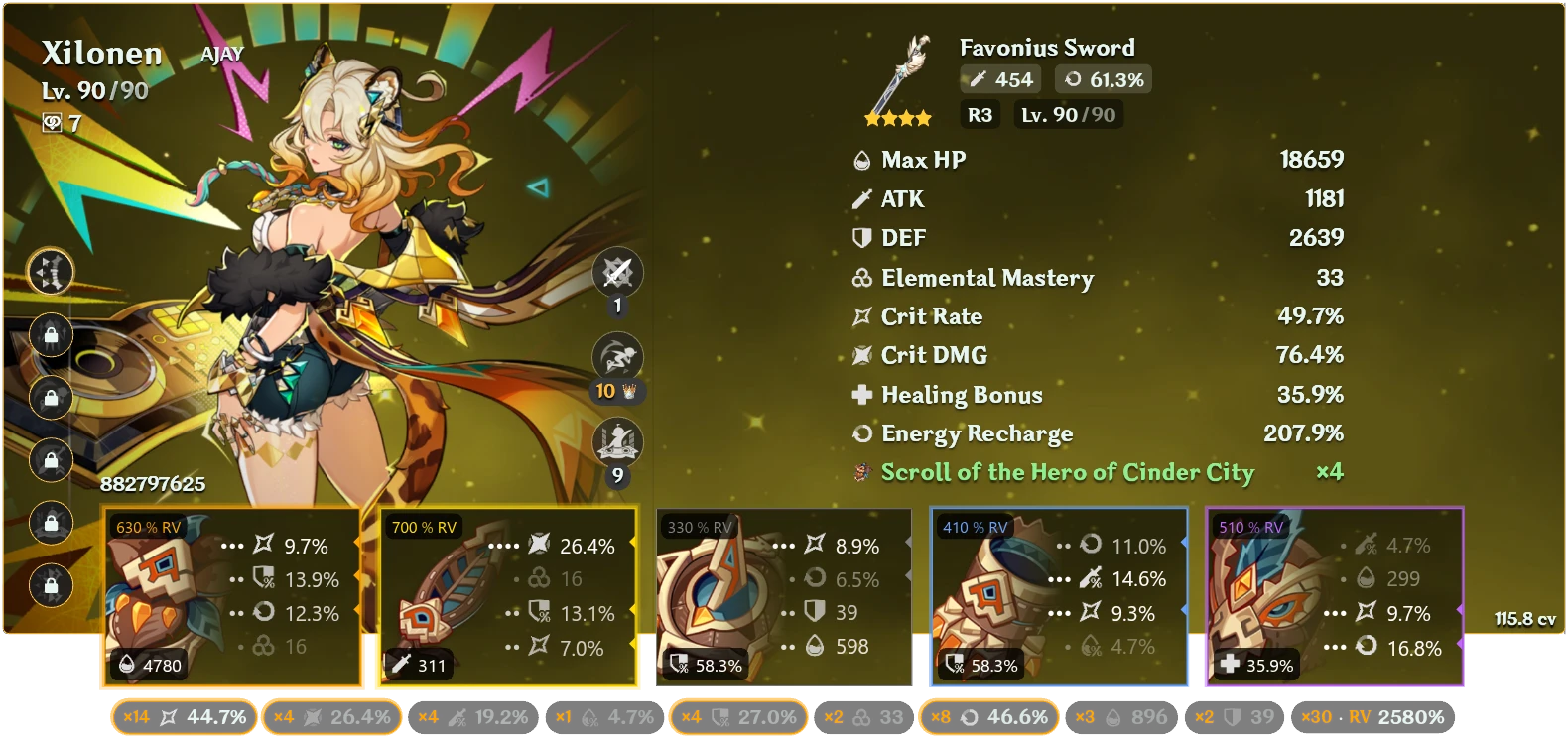Click the R3 refinement badge
1568x741 pixels.
point(979,114)
